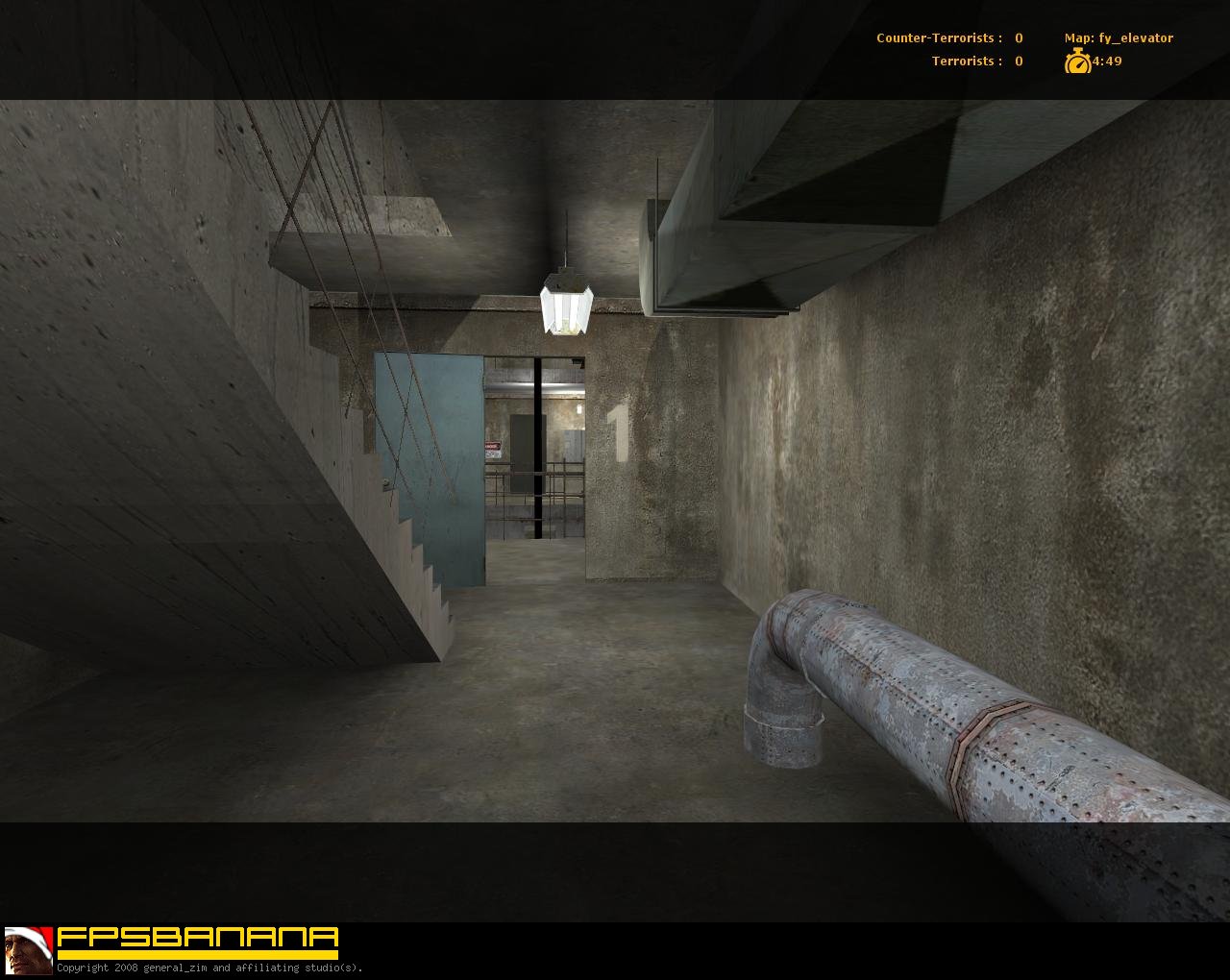The height and width of the screenshot is (980, 1230).
Task: Select the Counter-Terrorists score counter
Action: [x=1017, y=38]
